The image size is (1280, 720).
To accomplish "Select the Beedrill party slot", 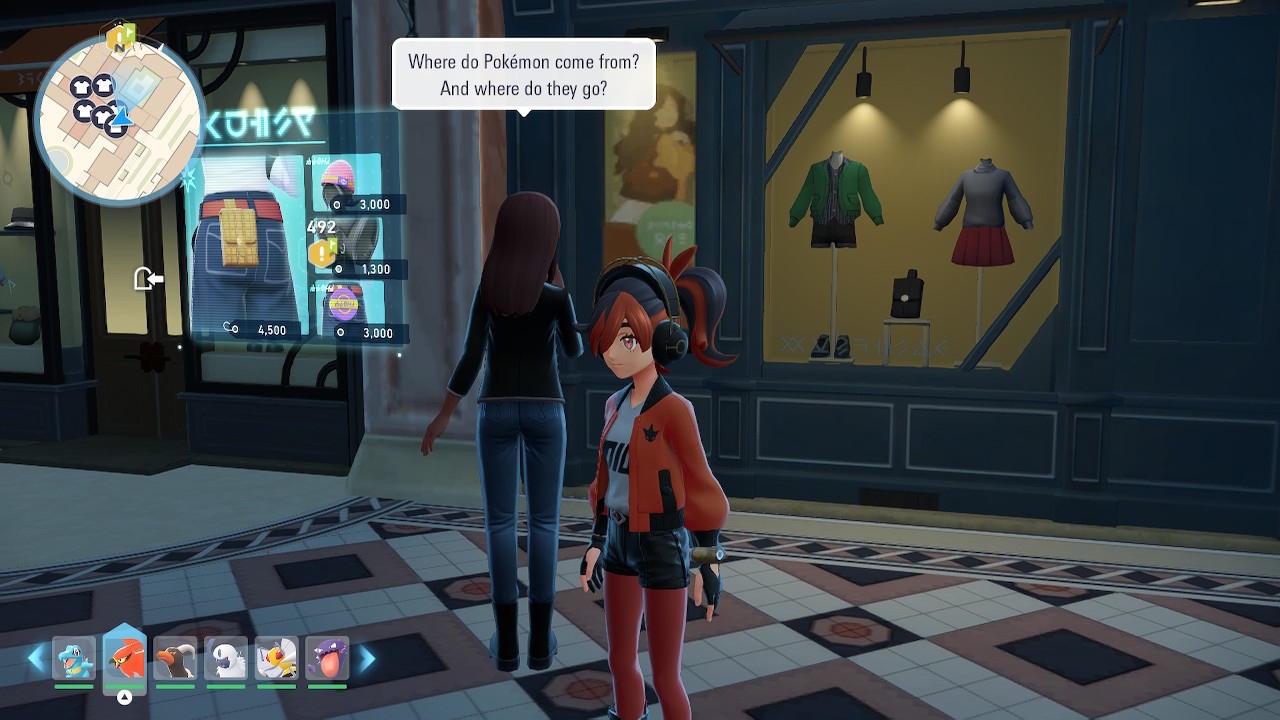I will 276,659.
